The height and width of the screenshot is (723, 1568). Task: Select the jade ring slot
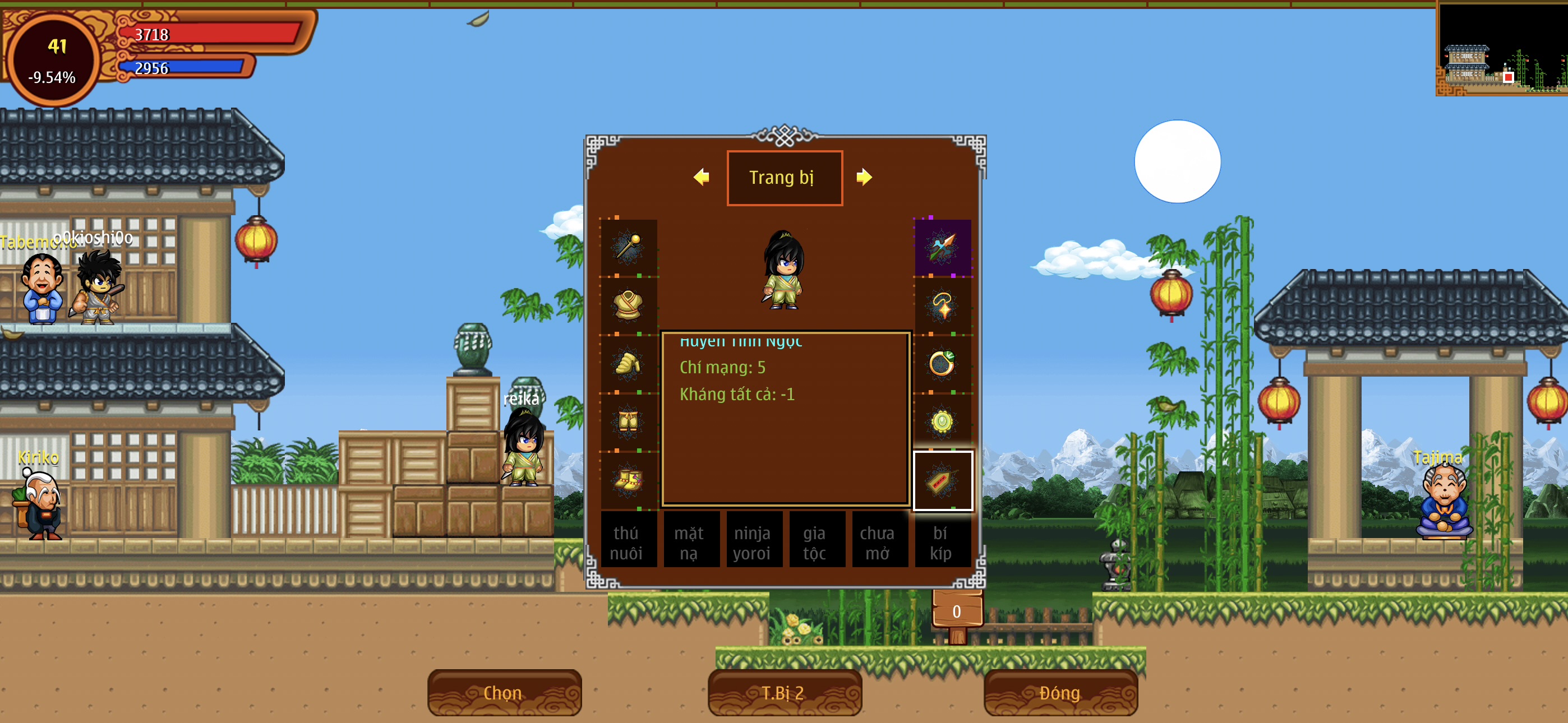[942, 363]
